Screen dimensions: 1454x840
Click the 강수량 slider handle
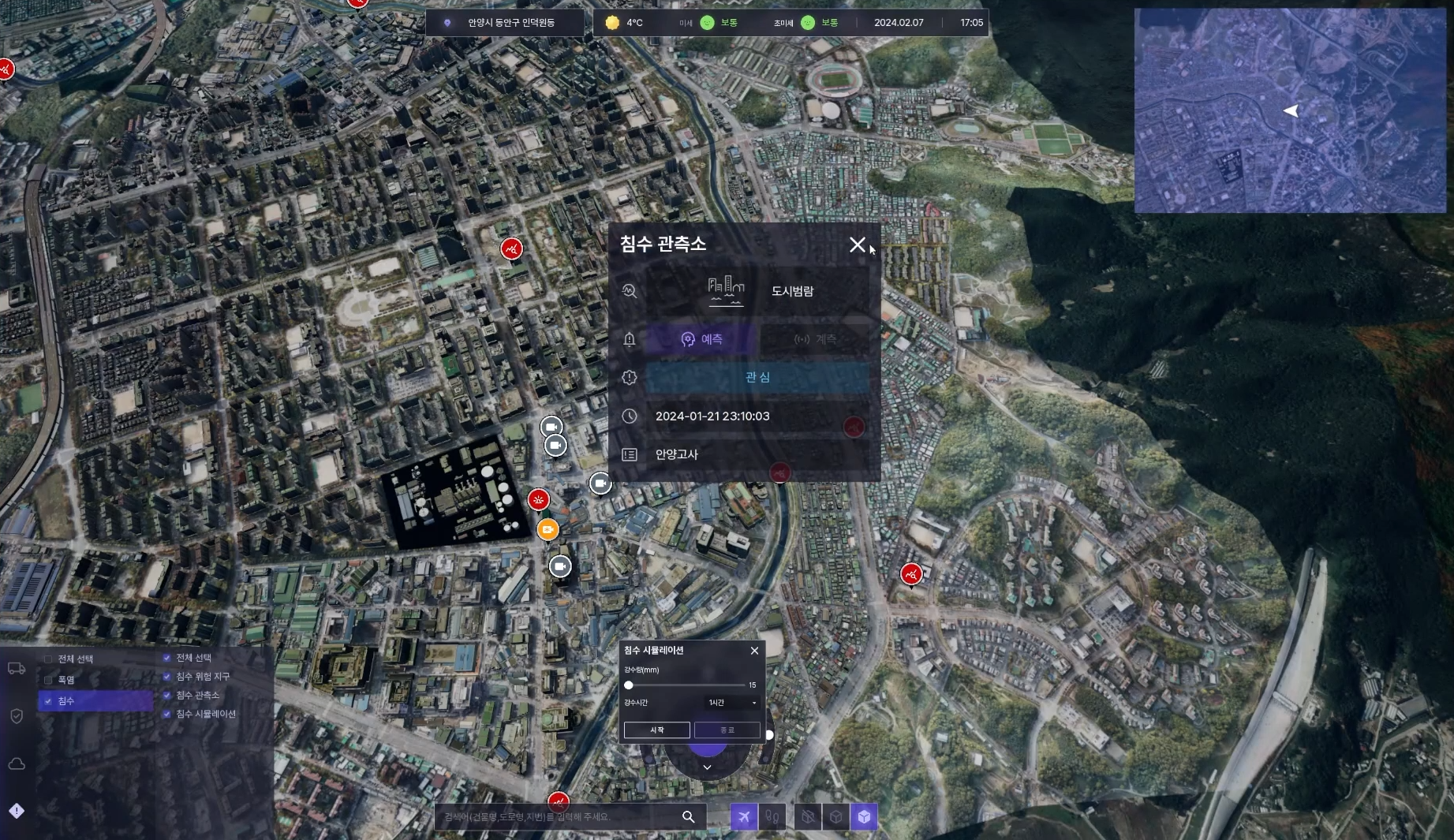pyautogui.click(x=629, y=685)
